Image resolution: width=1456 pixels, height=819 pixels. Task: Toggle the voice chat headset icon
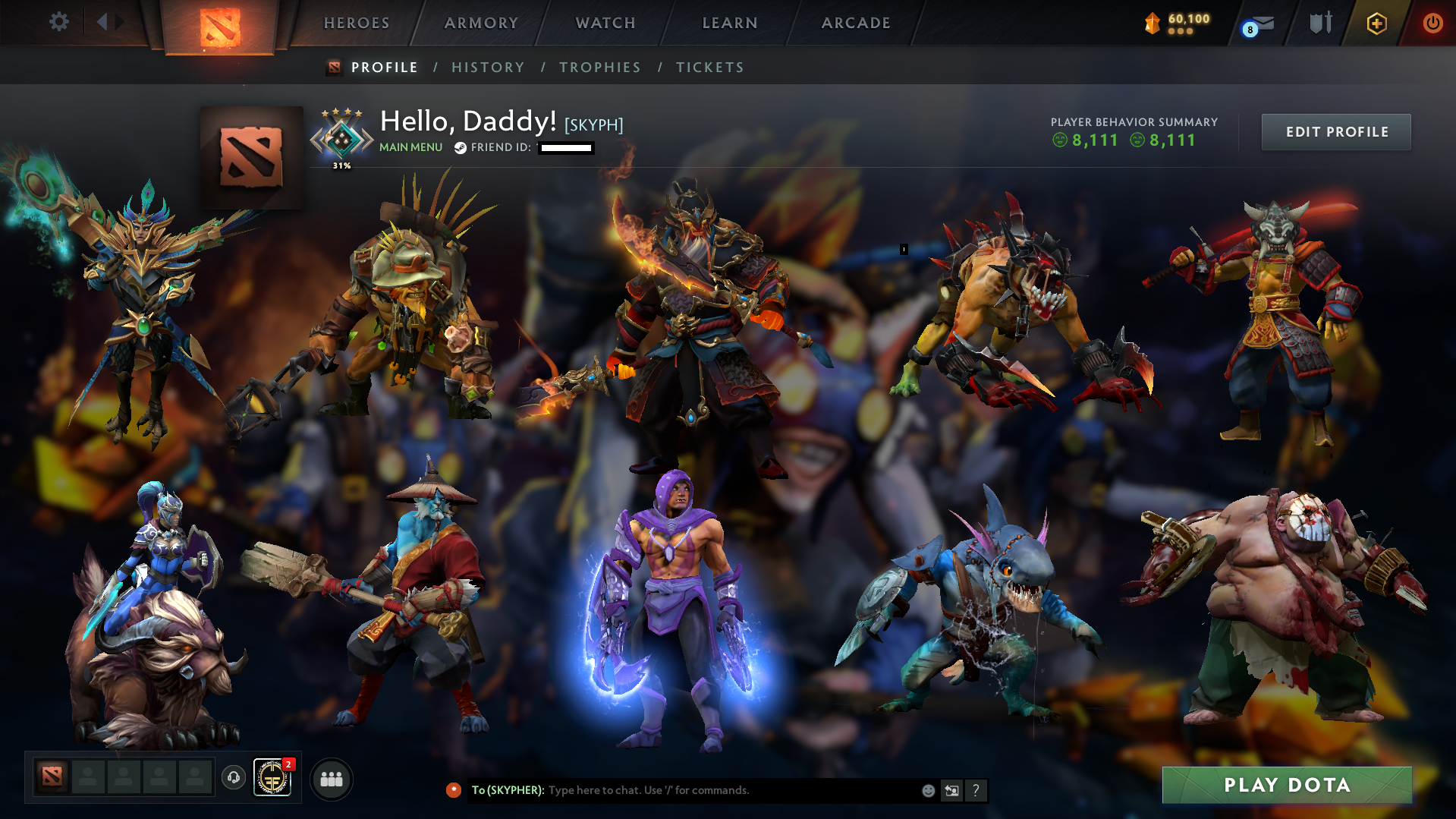pyautogui.click(x=233, y=777)
